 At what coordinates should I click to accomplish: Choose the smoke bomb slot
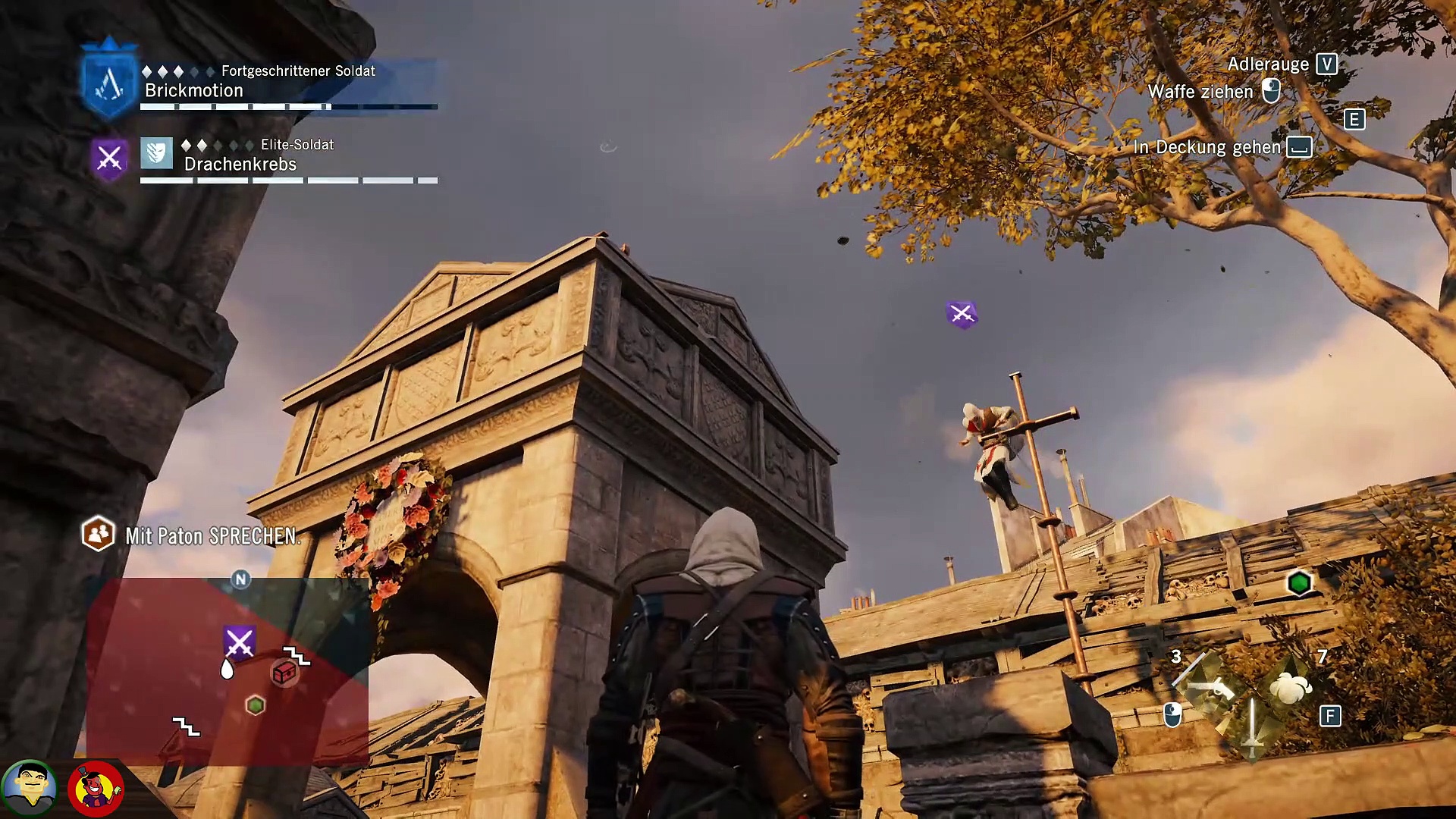1291,688
